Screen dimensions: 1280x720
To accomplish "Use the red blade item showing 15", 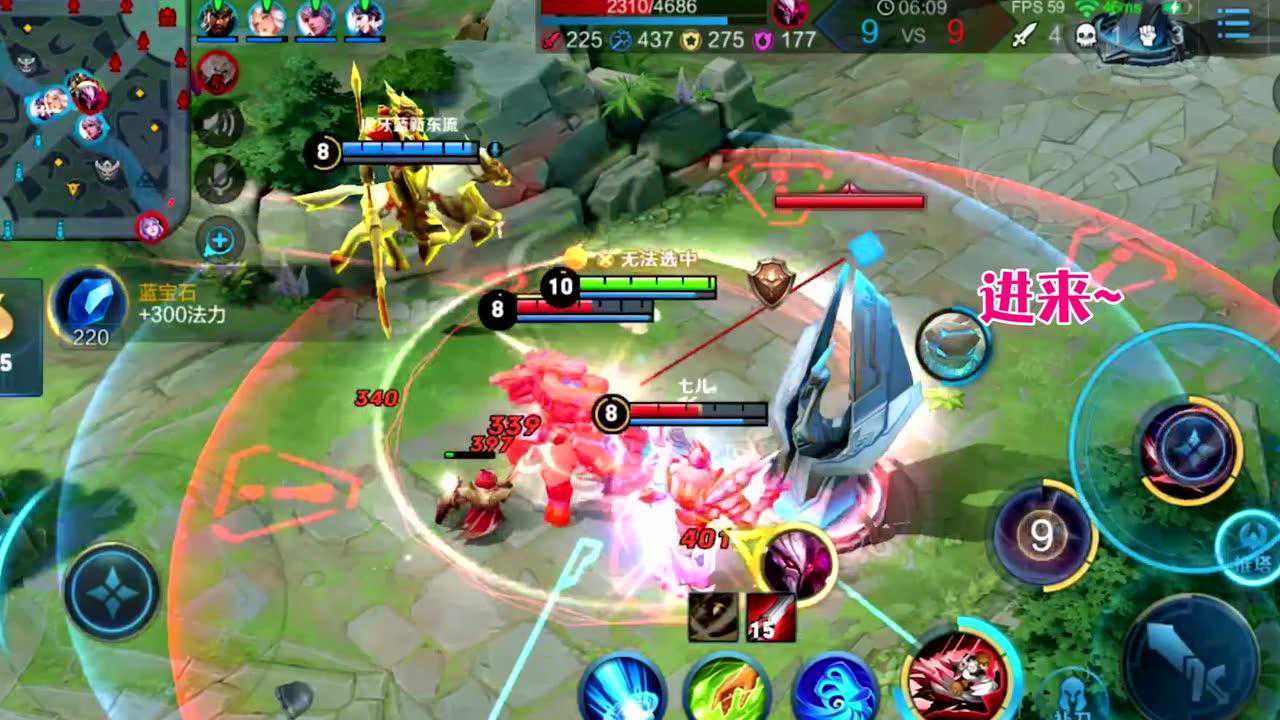I will (x=770, y=618).
